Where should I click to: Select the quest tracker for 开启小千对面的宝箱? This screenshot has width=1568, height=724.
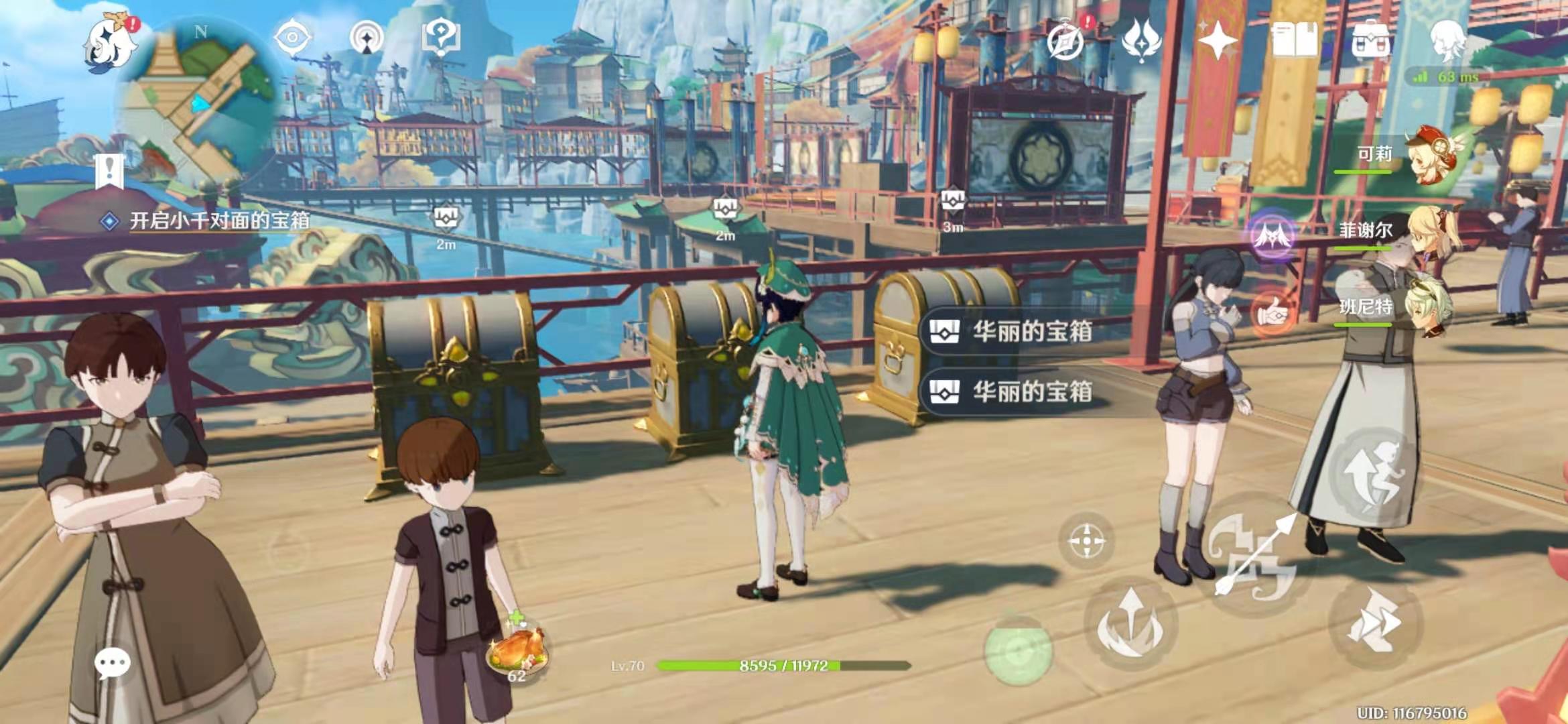click(218, 221)
